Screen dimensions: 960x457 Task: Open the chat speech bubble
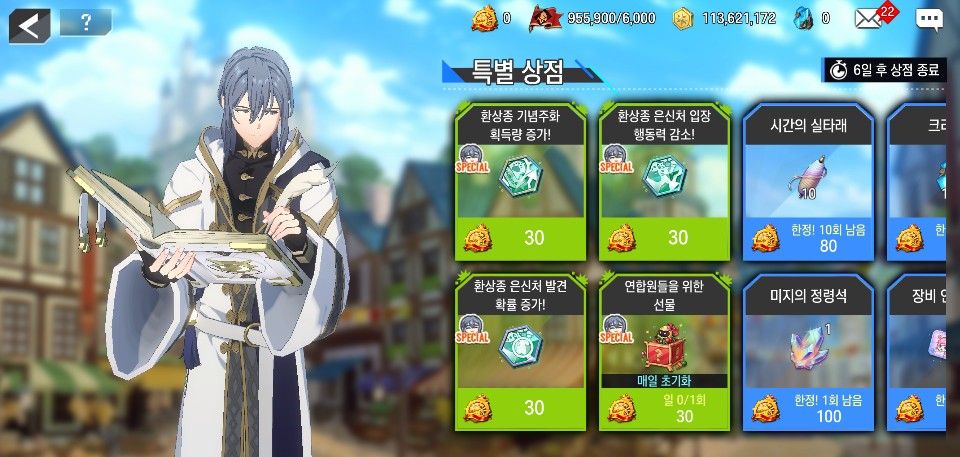tap(929, 19)
